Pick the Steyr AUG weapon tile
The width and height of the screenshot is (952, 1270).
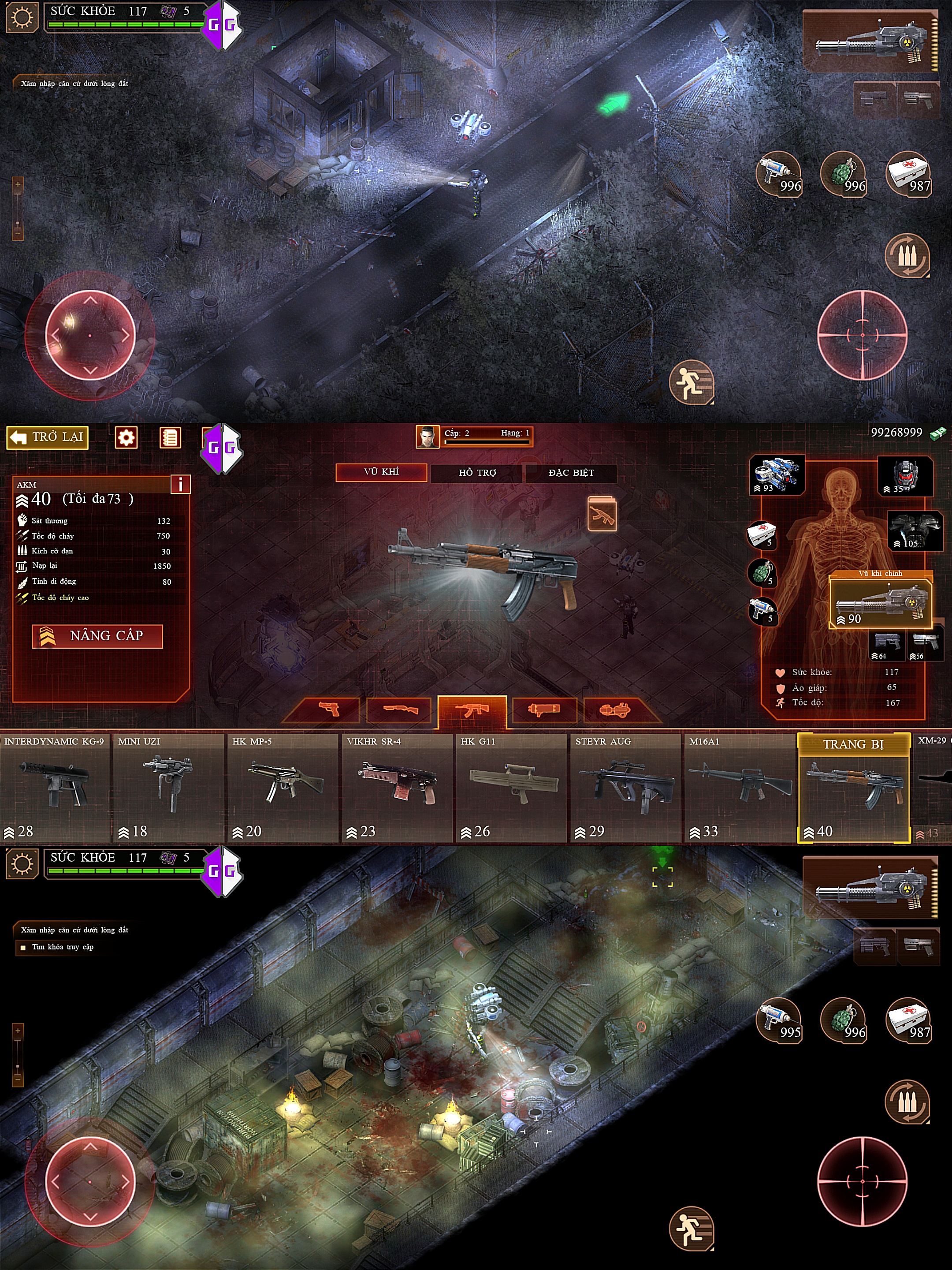[625, 788]
